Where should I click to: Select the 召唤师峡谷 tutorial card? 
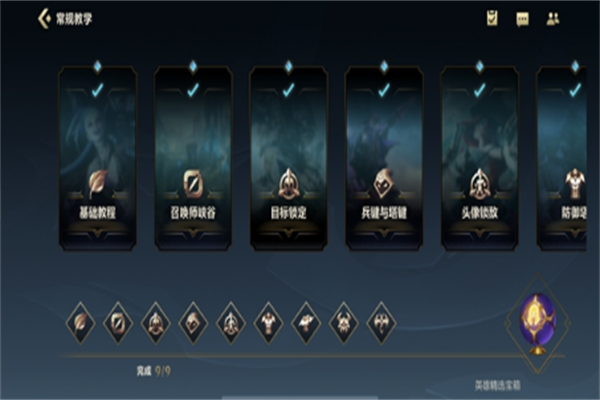193,158
